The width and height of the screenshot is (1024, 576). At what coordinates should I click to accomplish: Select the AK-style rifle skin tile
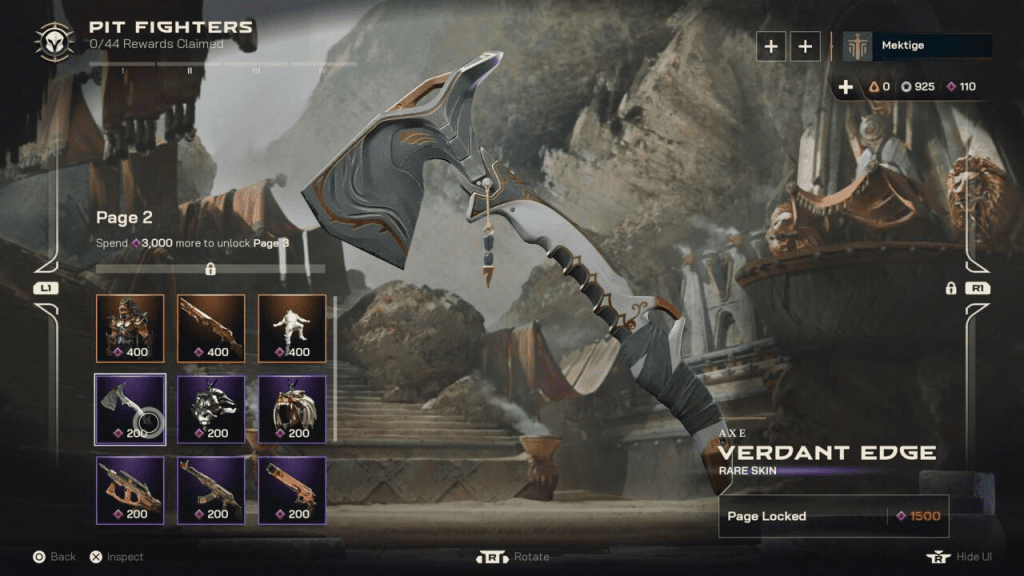coord(211,489)
